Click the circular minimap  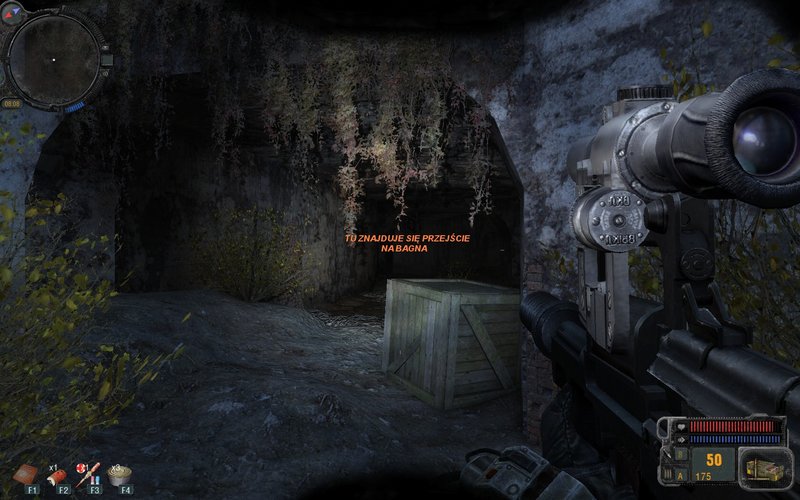(x=53, y=58)
